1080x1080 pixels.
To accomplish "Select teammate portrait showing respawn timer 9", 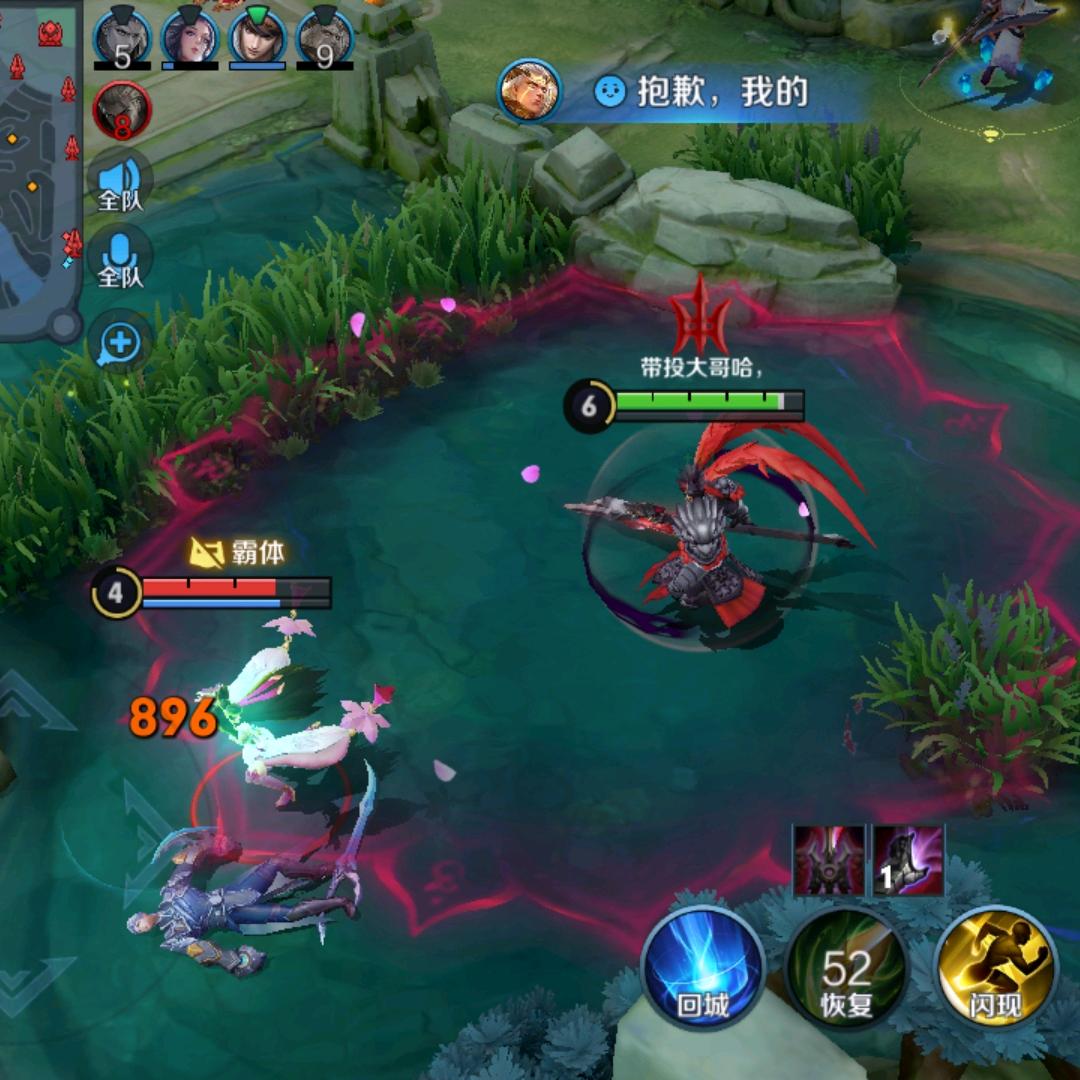I will [x=324, y=38].
